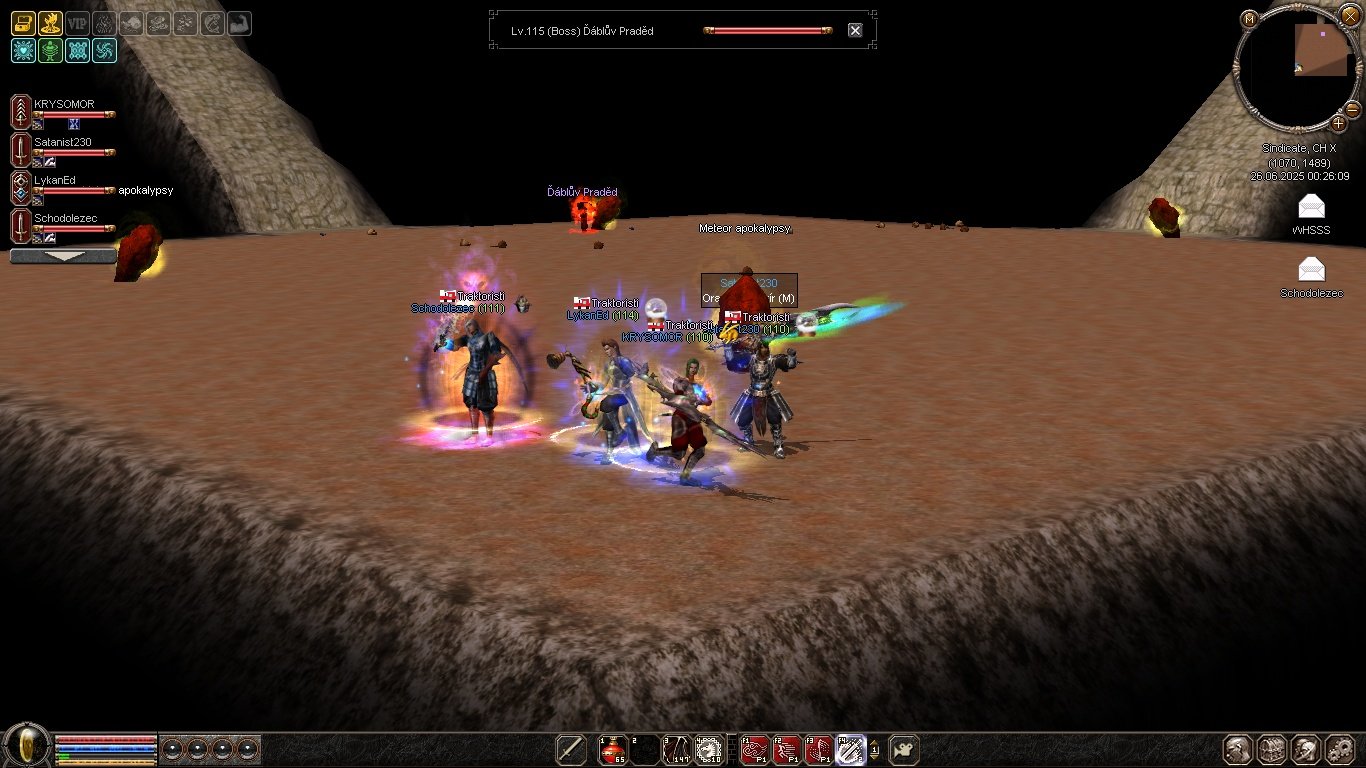Screen dimensions: 1366x768
Task: Use the red potion in quickslot 1
Action: [x=612, y=749]
